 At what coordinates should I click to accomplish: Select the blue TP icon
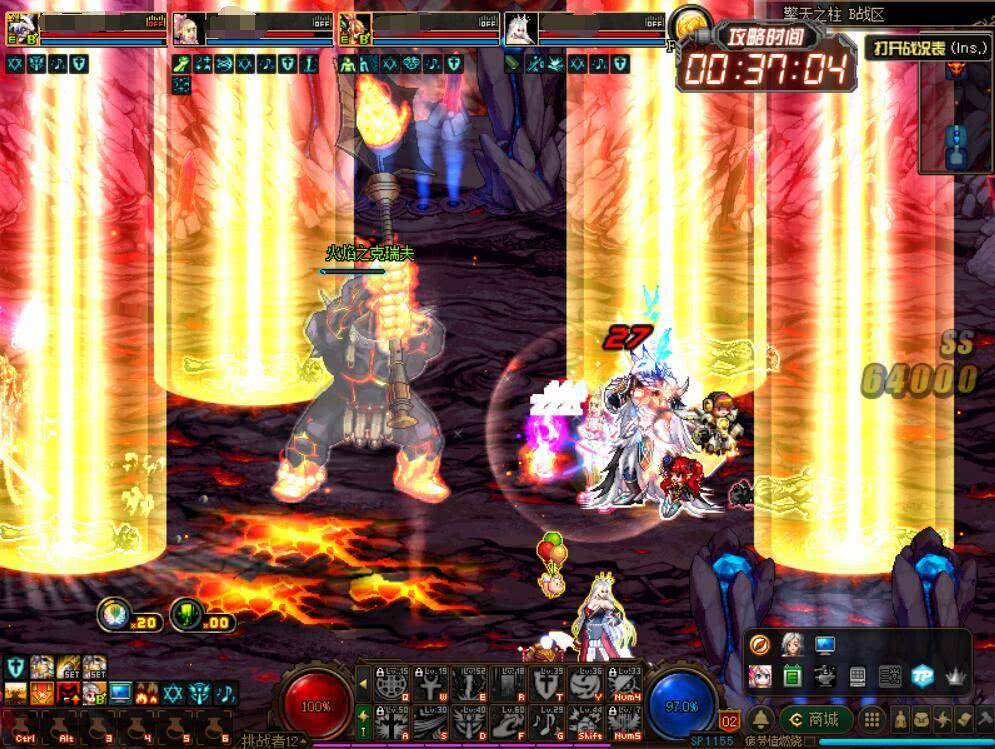923,676
